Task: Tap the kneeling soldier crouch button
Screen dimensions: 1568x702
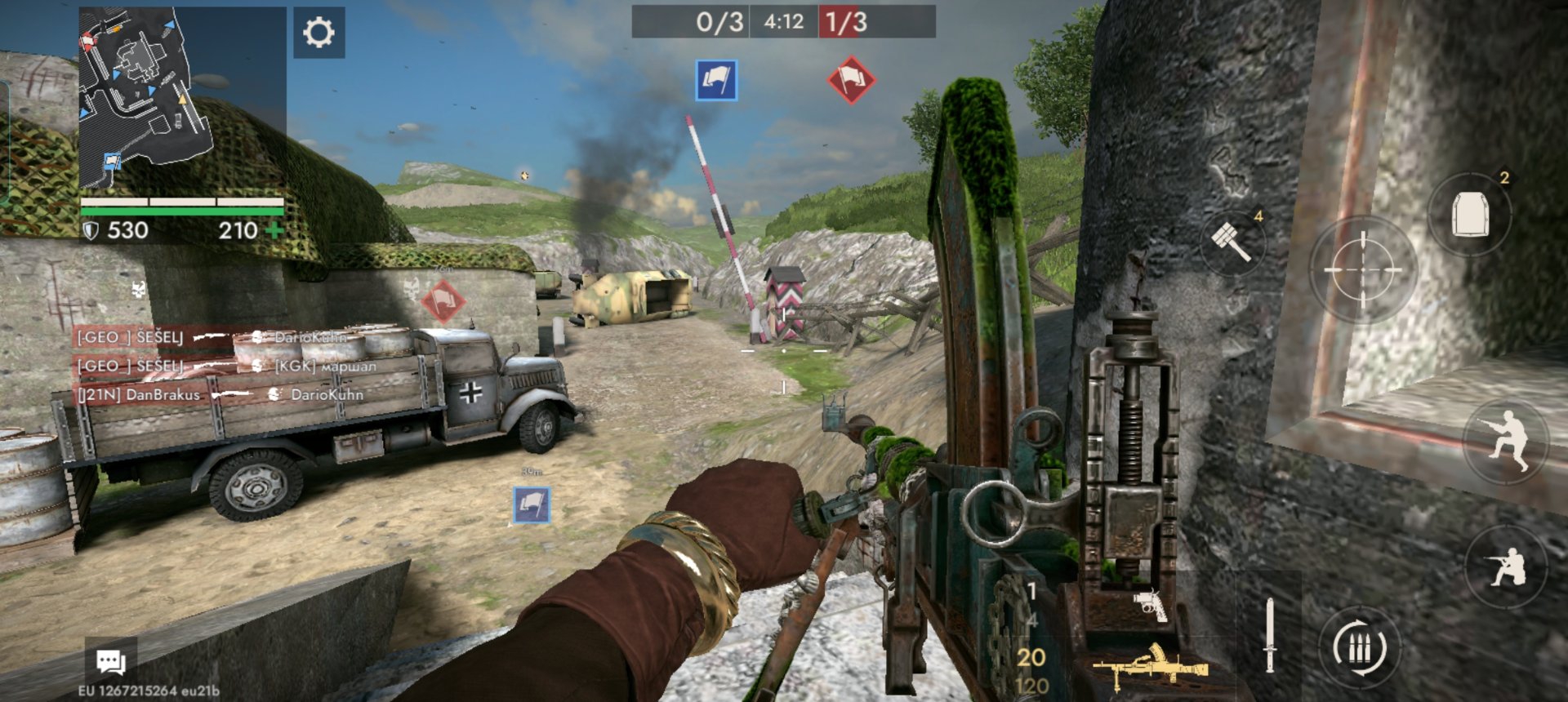Action: coord(1507,566)
